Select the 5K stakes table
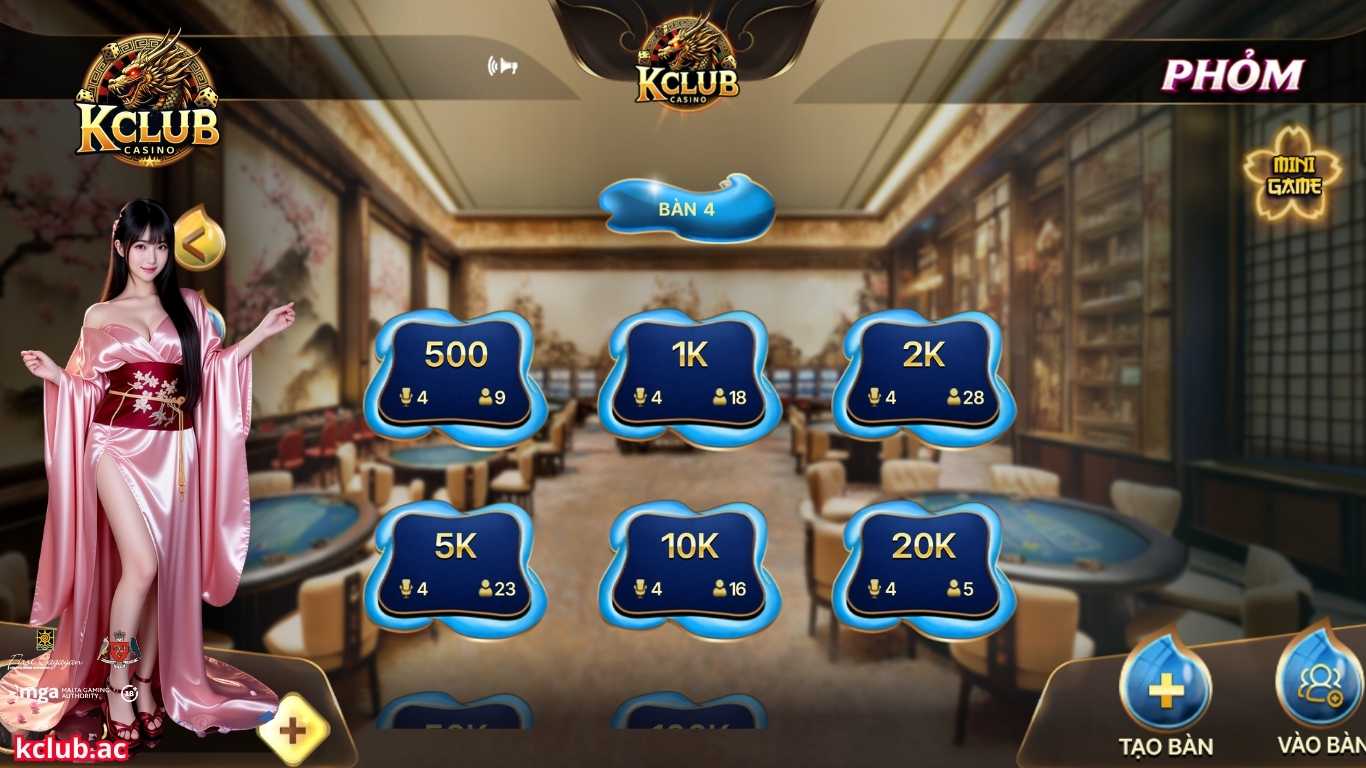The image size is (1366, 768). pos(455,560)
